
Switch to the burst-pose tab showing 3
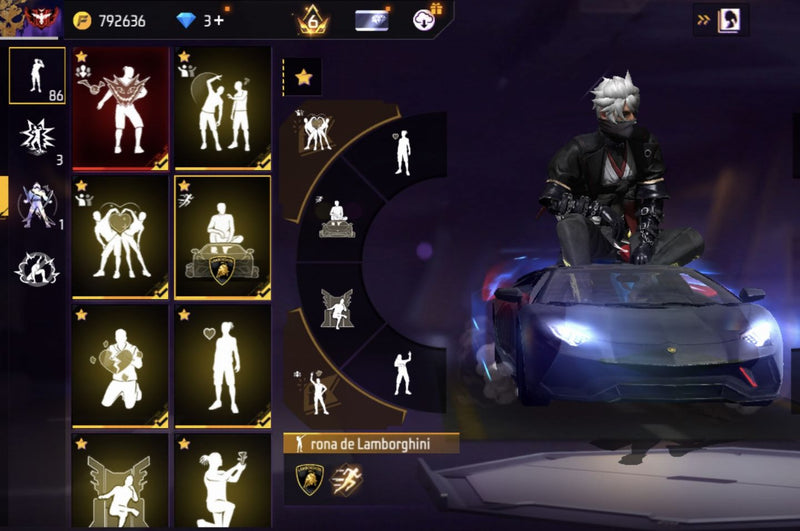37,139
